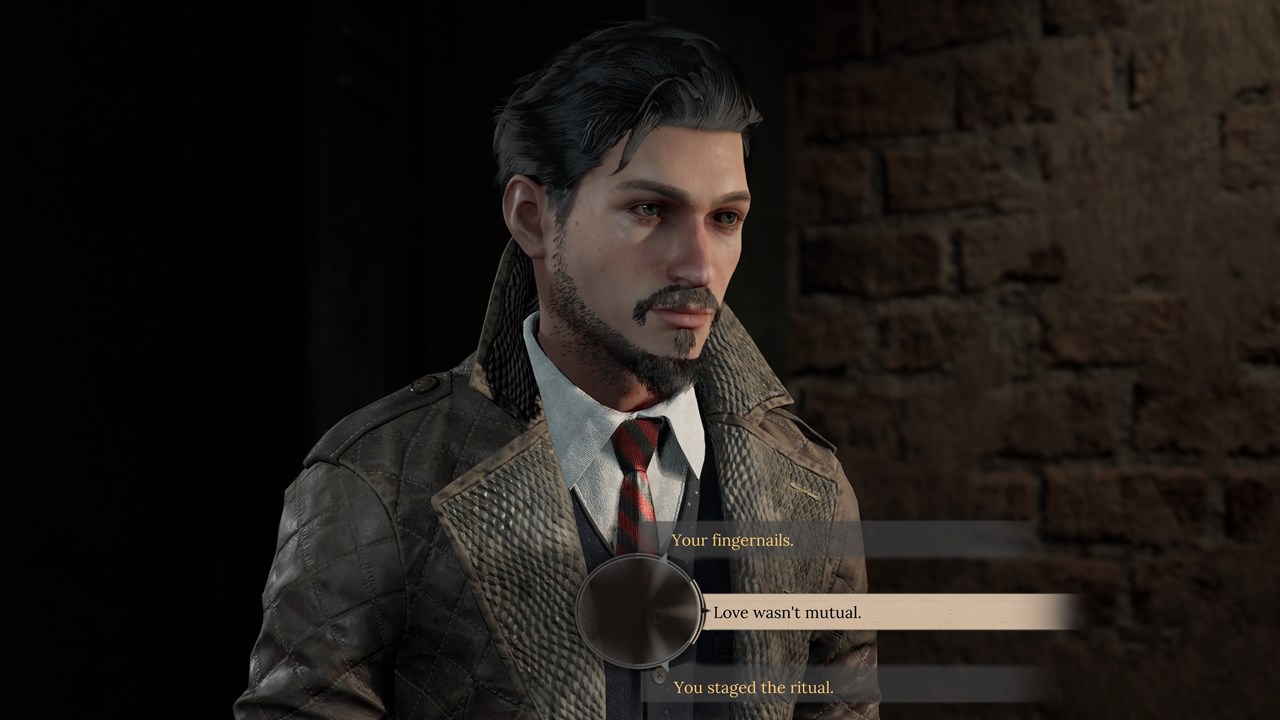Select the "Love wasn't mutual." reply
The height and width of the screenshot is (720, 1280).
787,612
